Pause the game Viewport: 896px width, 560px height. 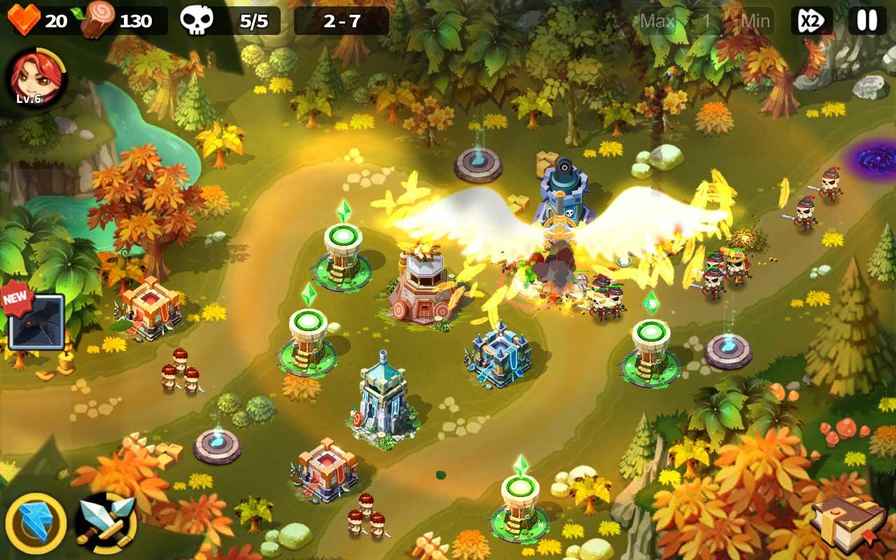pos(865,20)
